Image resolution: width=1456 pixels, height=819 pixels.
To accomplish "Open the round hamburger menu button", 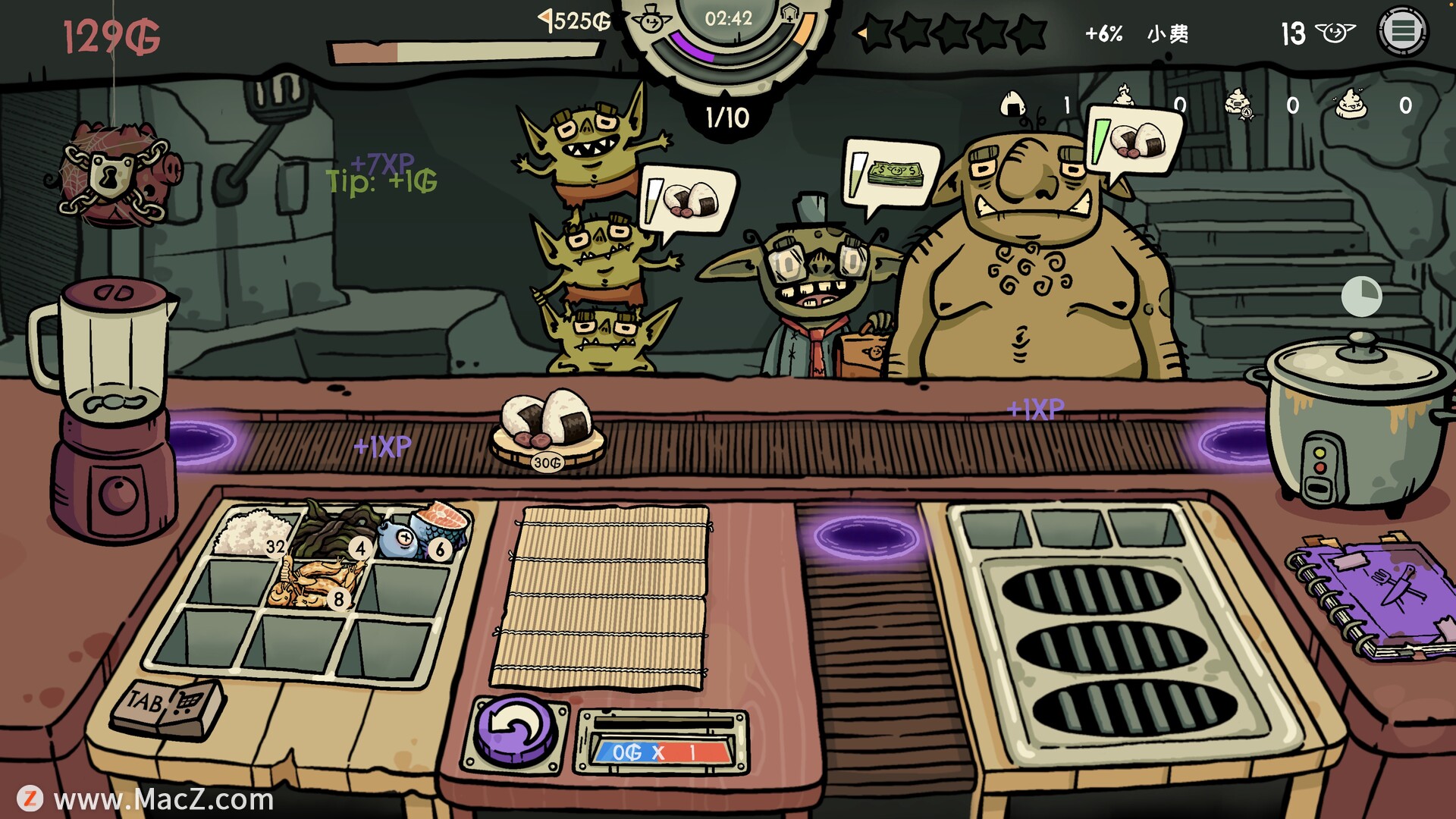I will [1402, 31].
